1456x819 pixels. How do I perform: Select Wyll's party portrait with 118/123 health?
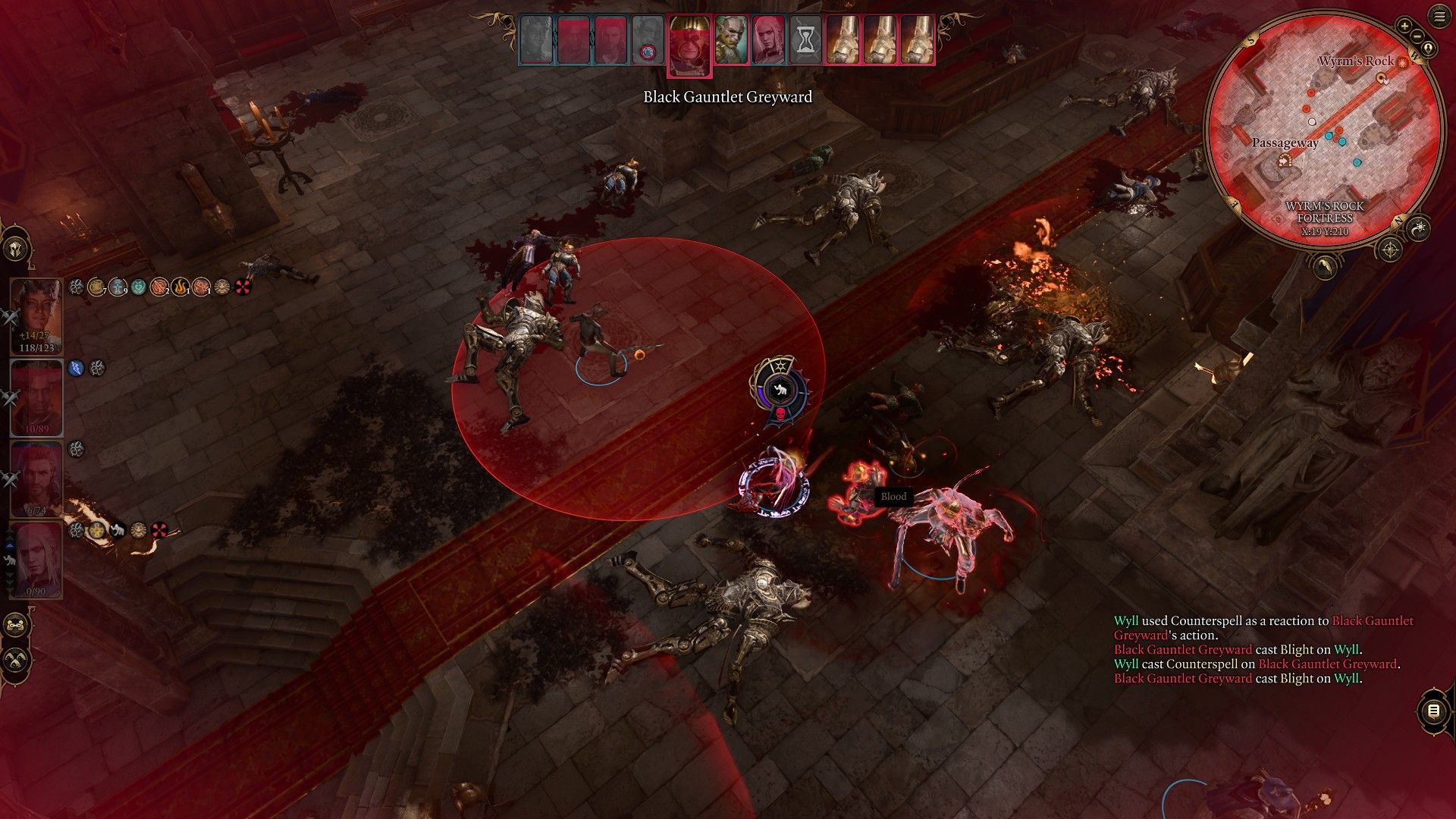[36, 315]
